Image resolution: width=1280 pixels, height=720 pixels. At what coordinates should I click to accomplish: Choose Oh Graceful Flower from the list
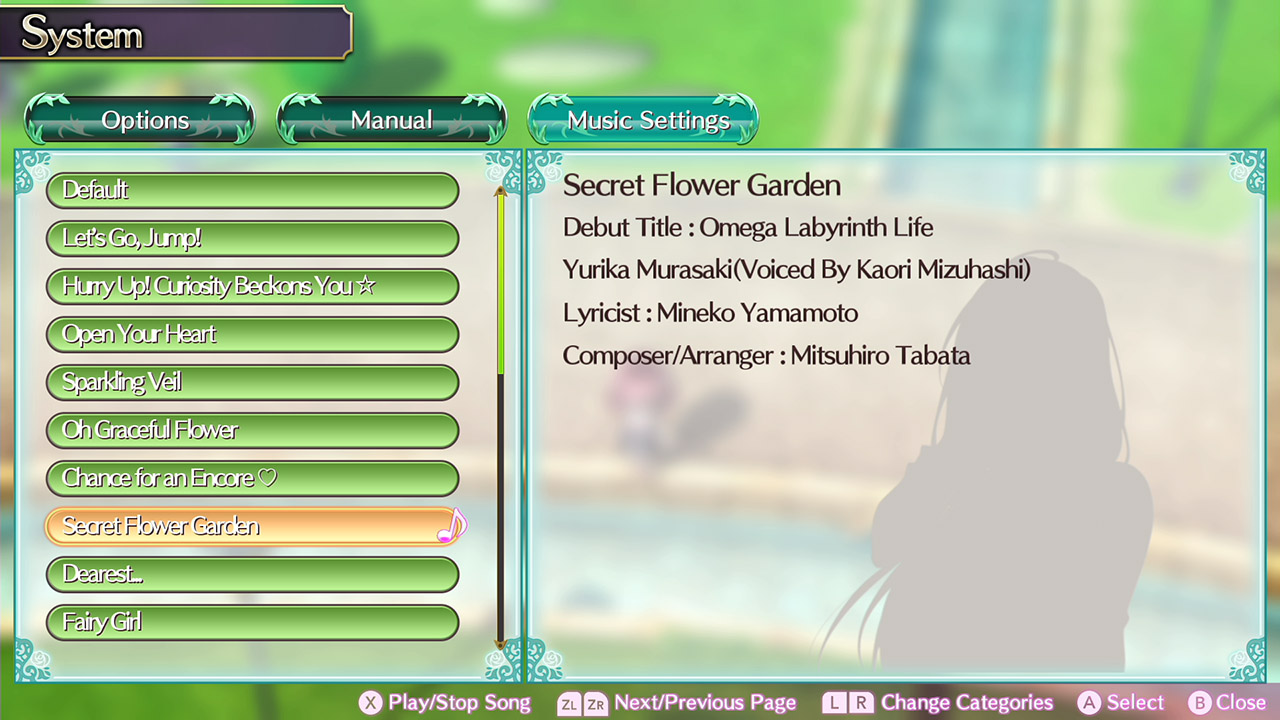(252, 430)
